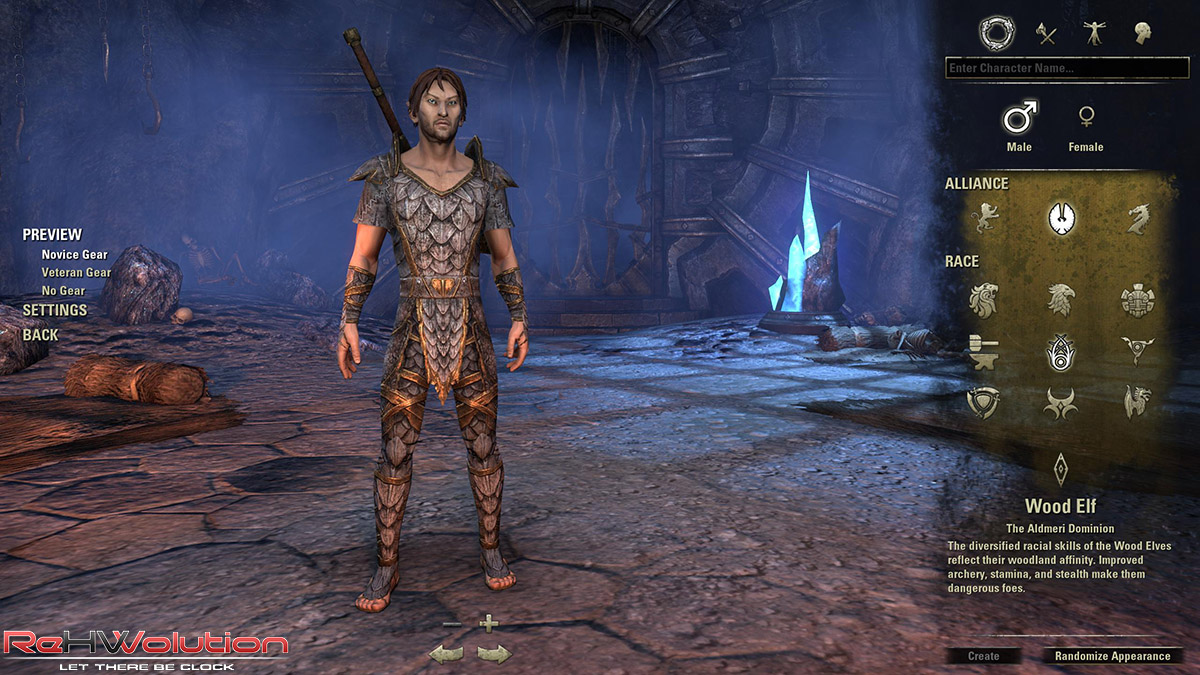Click Randomize Appearance
The image size is (1200, 675).
(x=1112, y=656)
